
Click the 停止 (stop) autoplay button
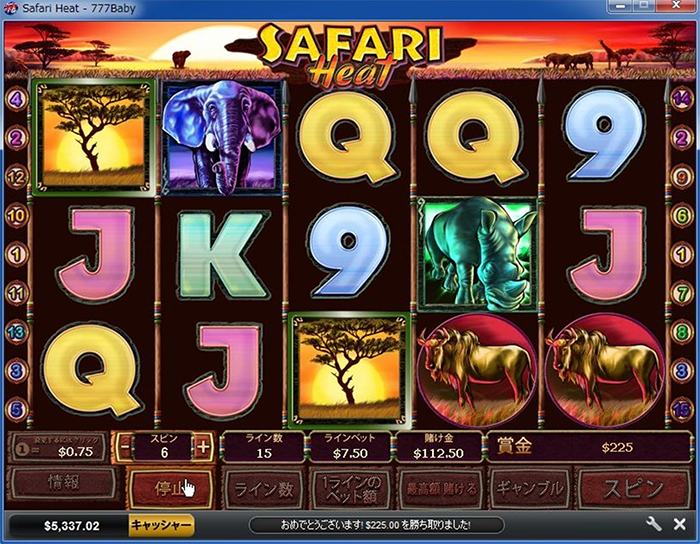(170, 490)
